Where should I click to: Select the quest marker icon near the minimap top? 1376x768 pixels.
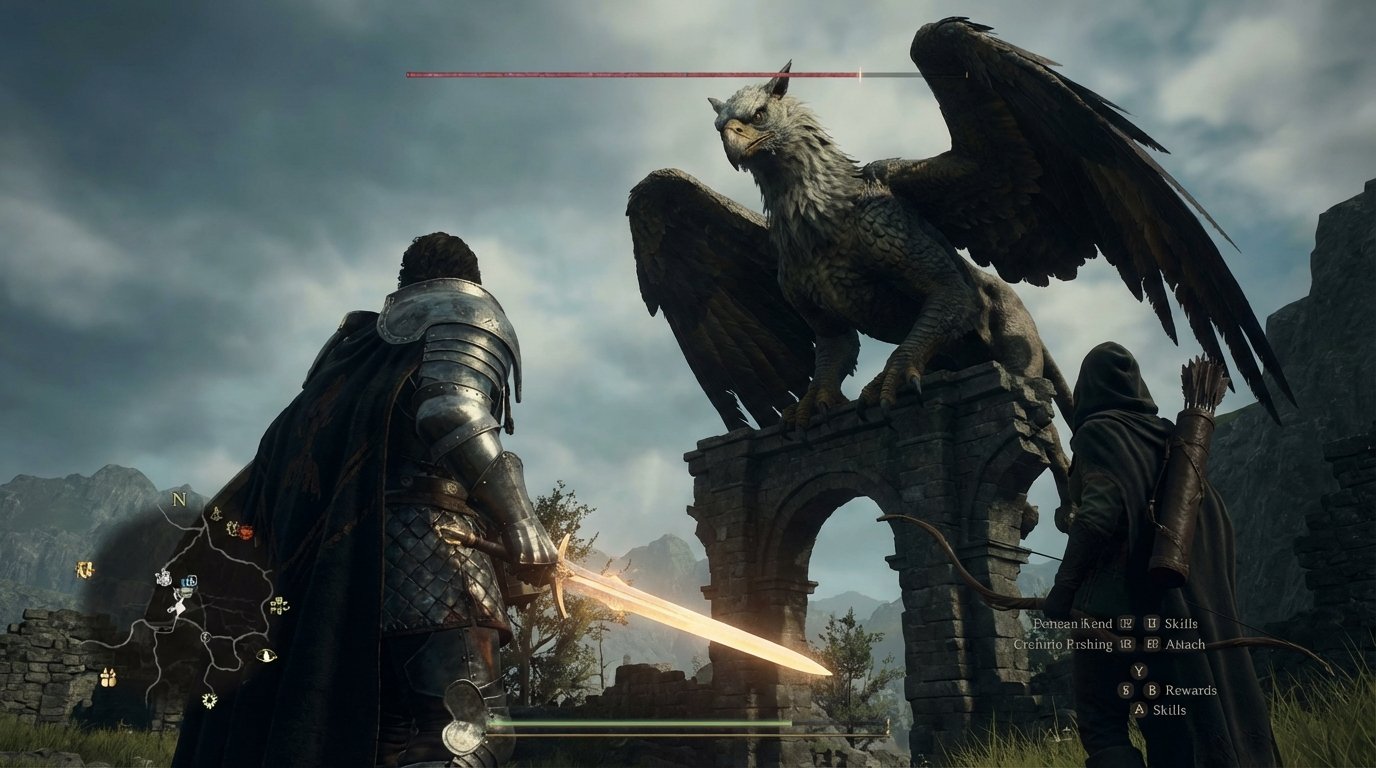click(216, 513)
